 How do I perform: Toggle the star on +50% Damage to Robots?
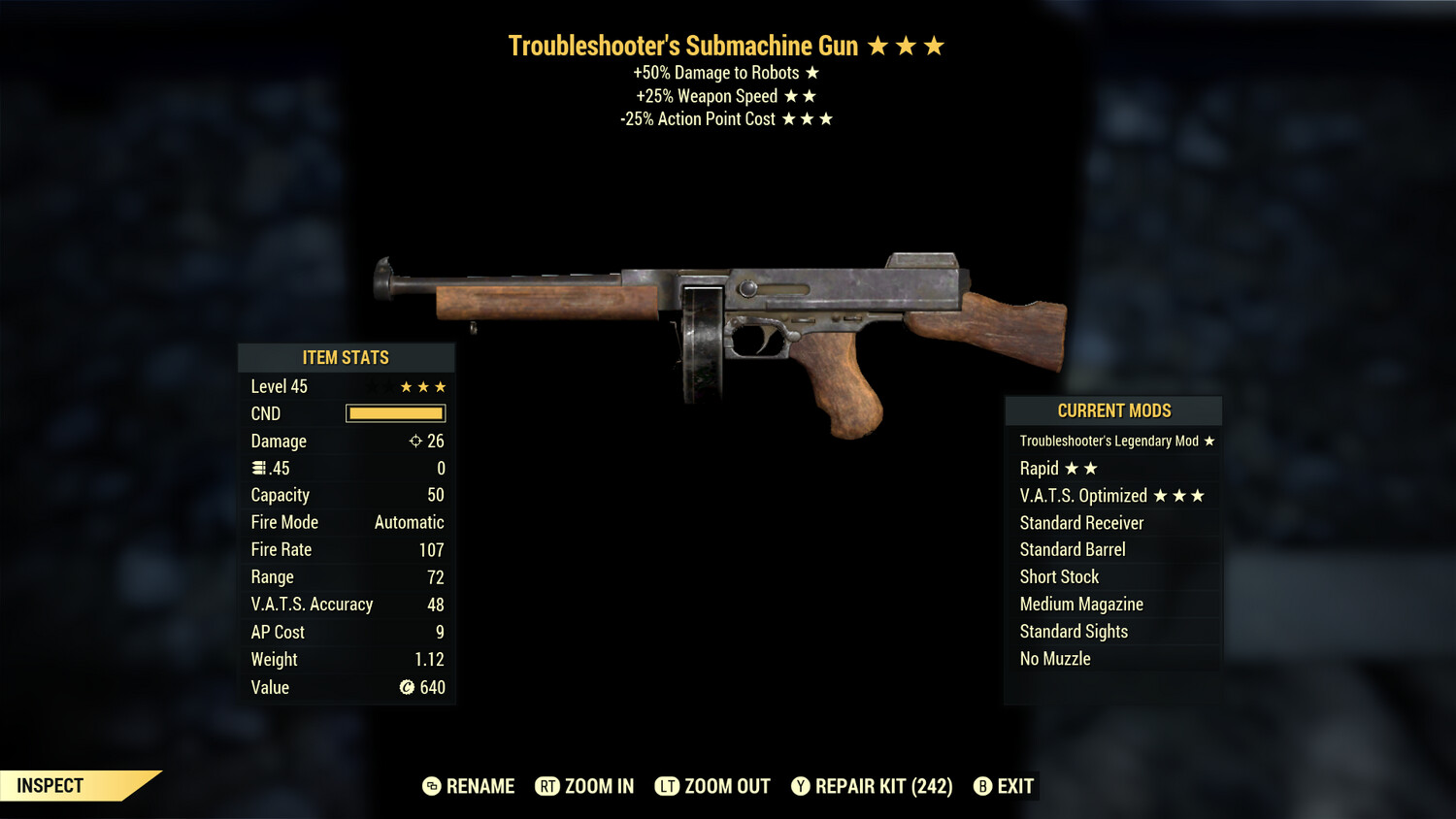811,72
